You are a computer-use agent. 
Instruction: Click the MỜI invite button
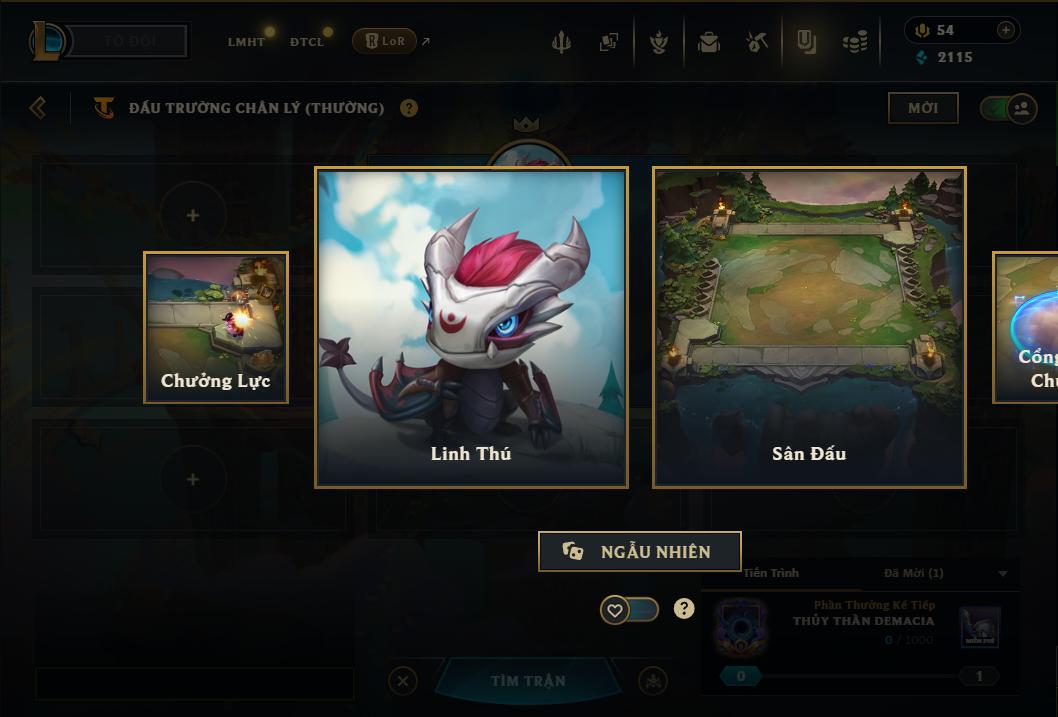click(x=923, y=108)
